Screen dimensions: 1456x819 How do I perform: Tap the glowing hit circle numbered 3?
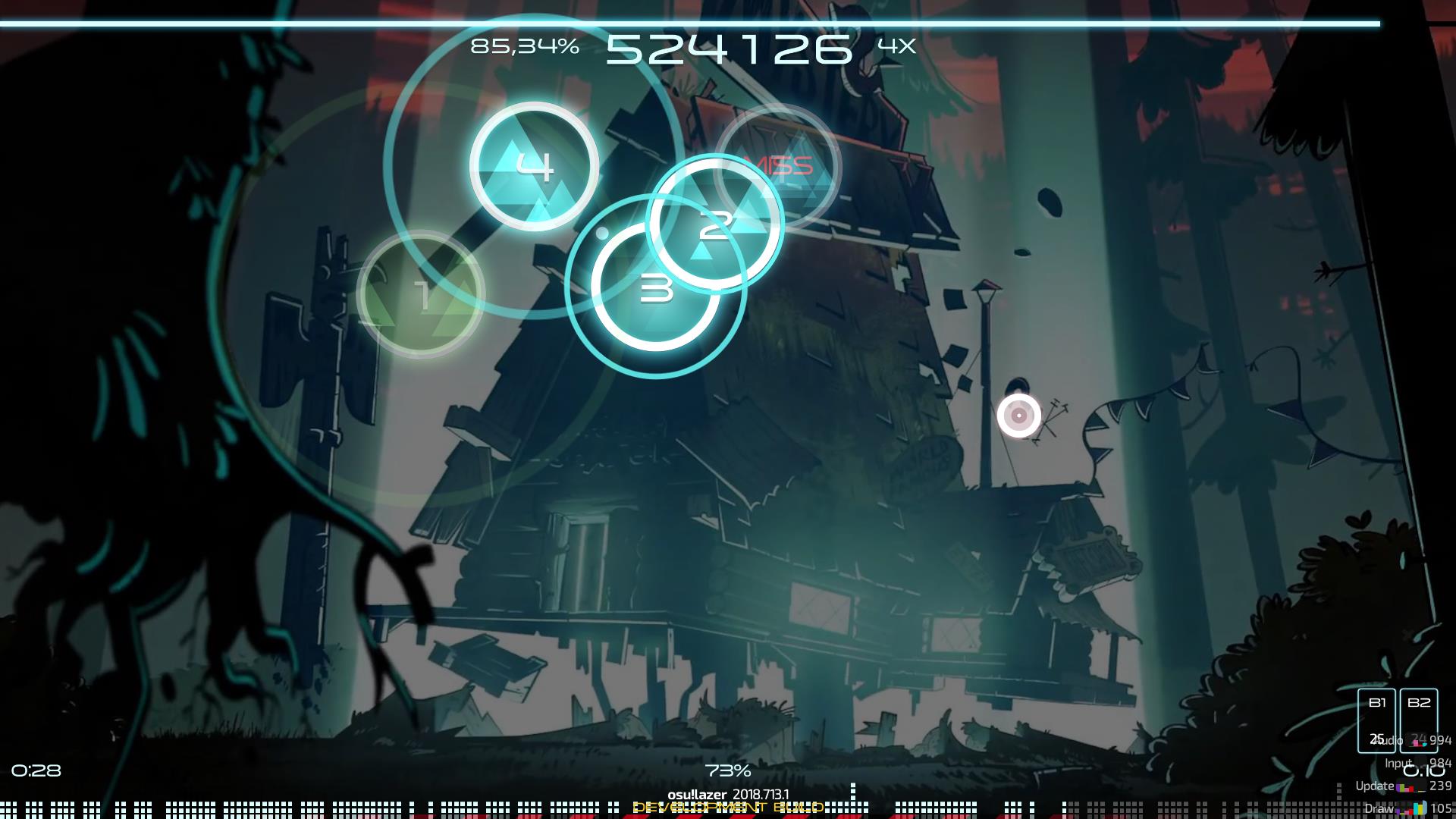point(657,288)
